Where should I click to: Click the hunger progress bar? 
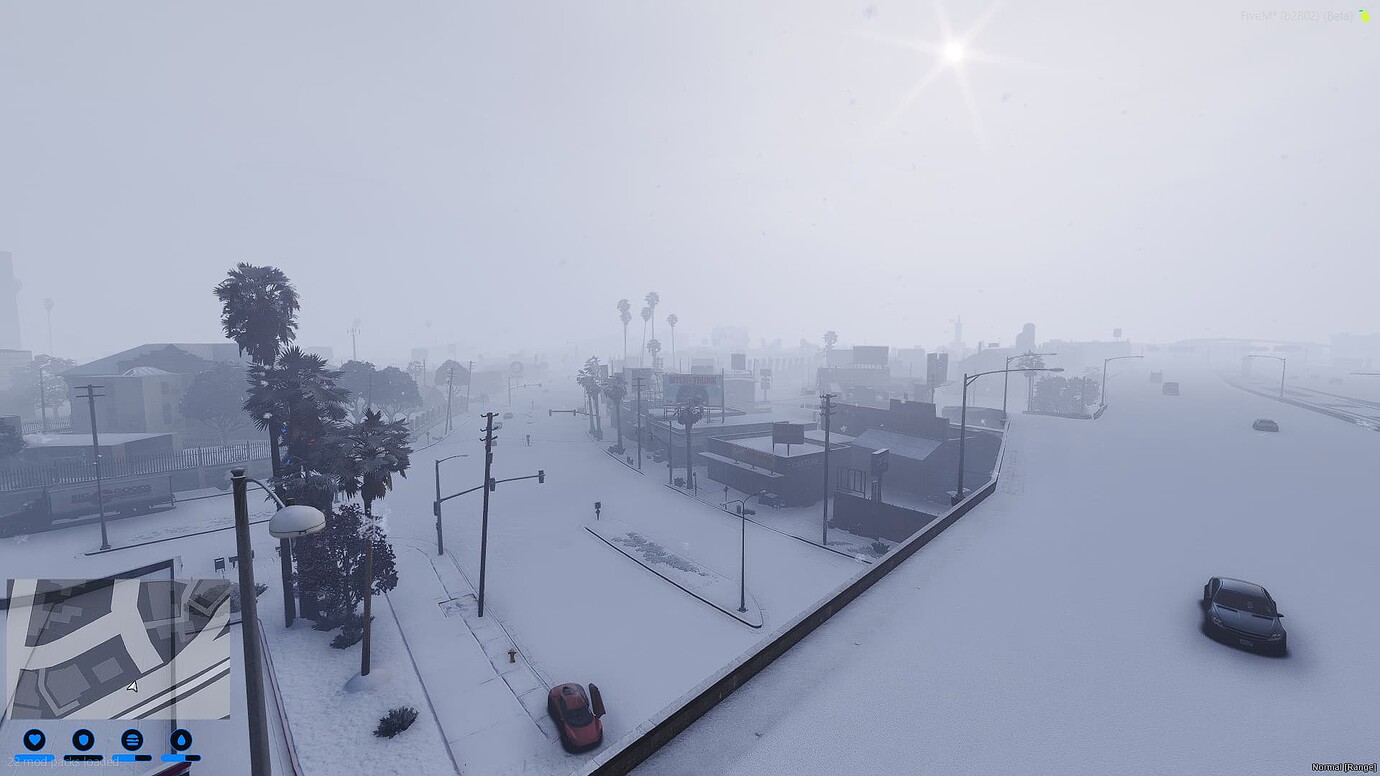(133, 758)
